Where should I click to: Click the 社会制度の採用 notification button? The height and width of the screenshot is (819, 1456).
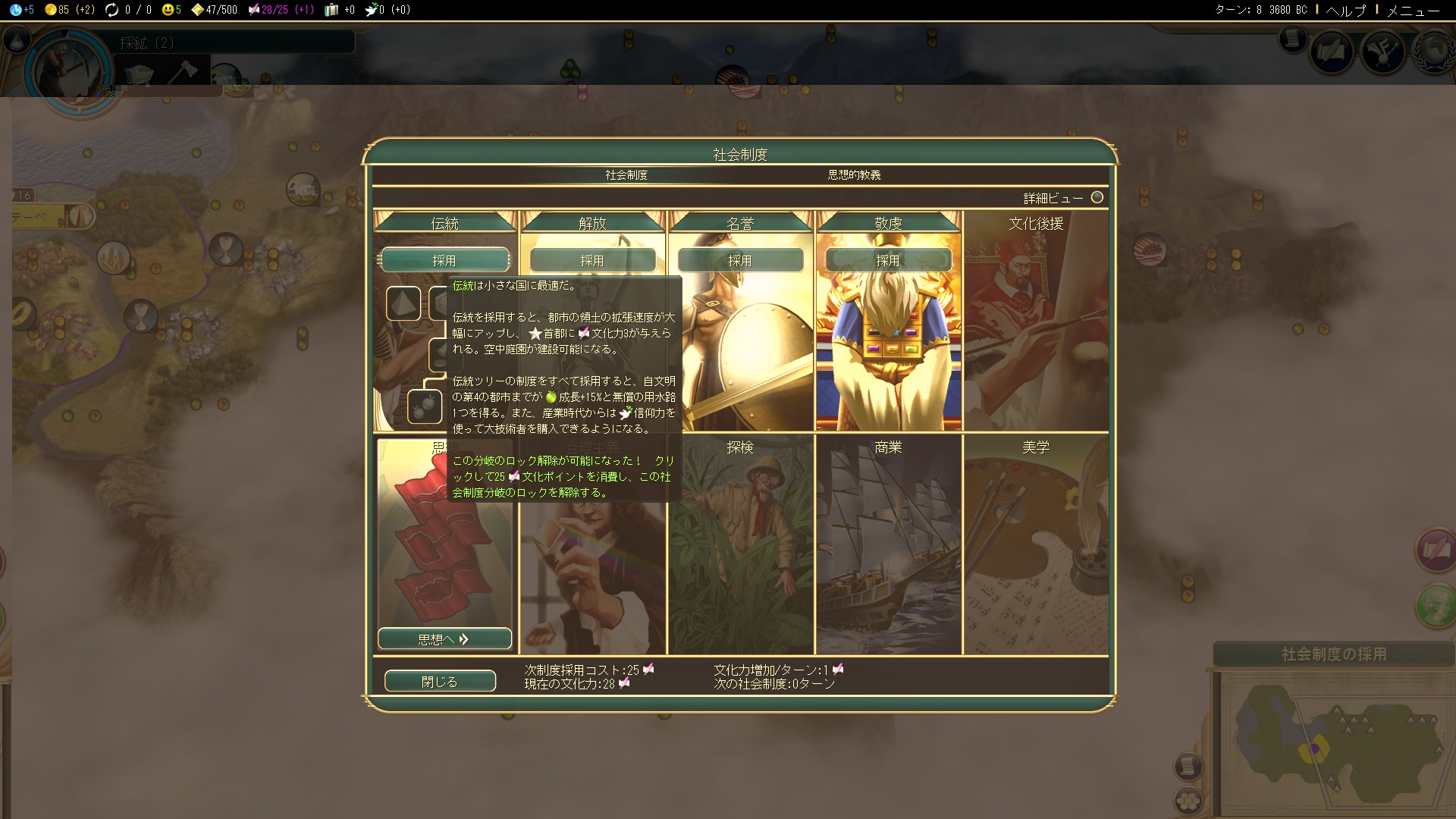[1333, 654]
